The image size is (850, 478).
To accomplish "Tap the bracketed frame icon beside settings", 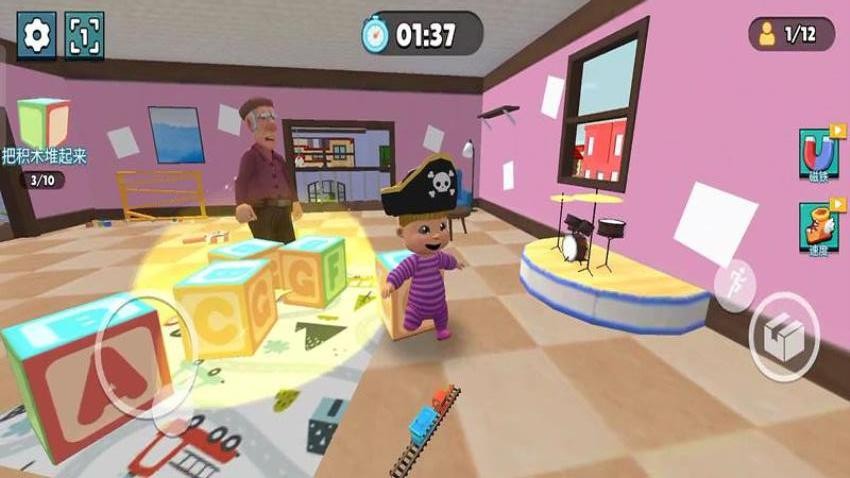I will pos(84,36).
